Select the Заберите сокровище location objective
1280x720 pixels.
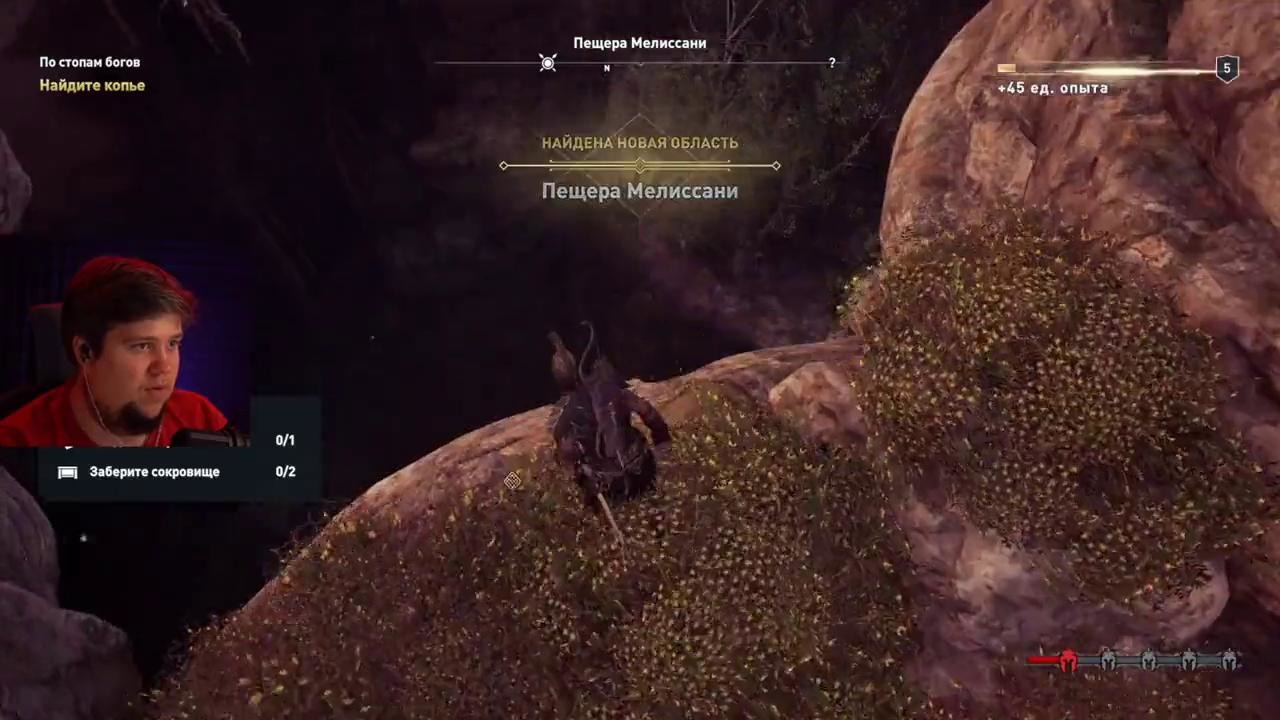(x=154, y=472)
